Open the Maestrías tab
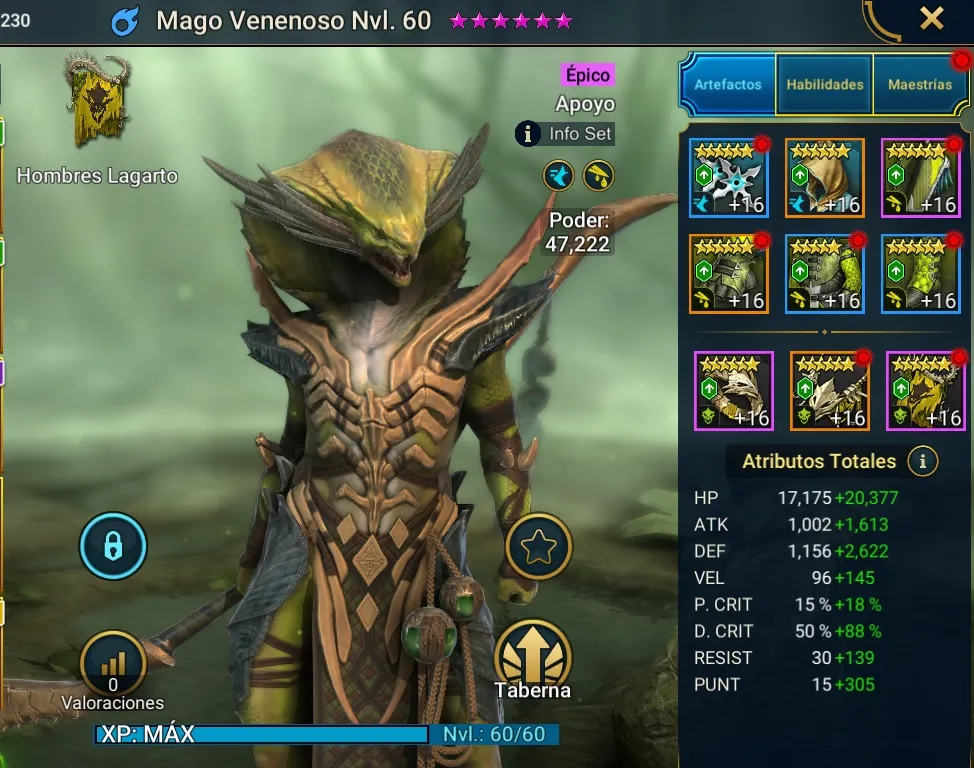Viewport: 974px width, 768px height. point(920,85)
